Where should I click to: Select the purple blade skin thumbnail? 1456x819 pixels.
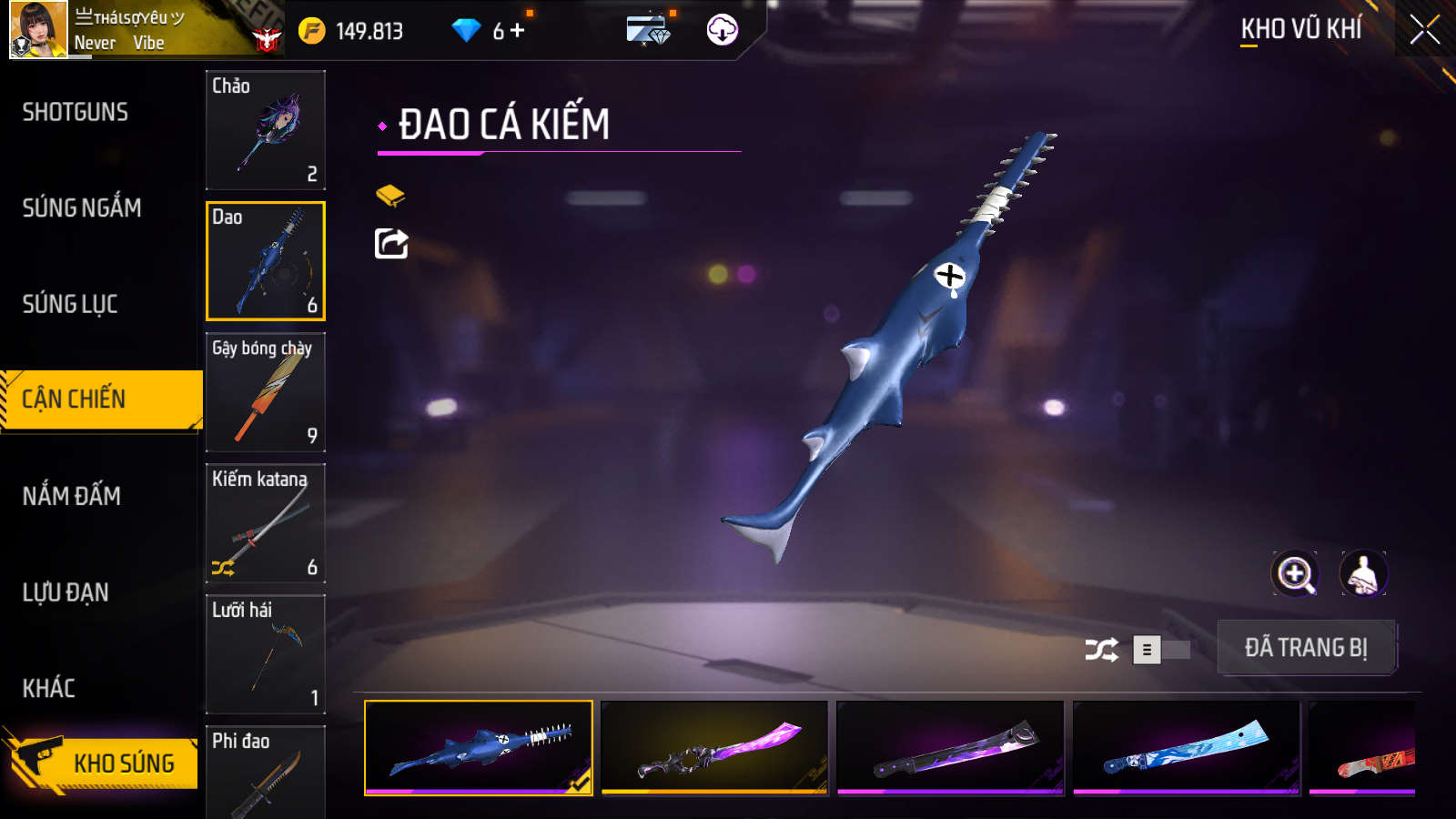coord(714,748)
